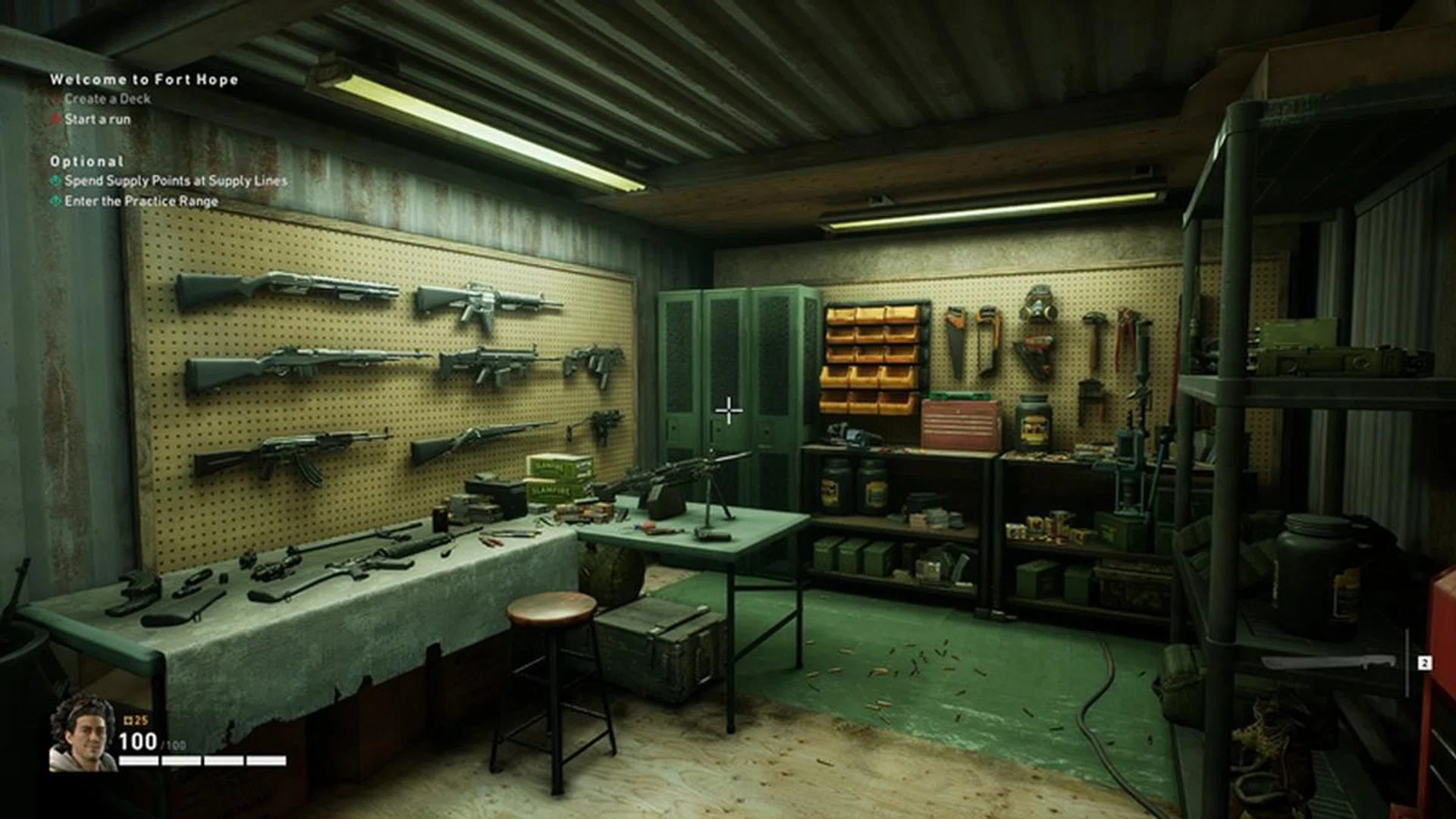Select the 'Start a run' objective

click(97, 119)
